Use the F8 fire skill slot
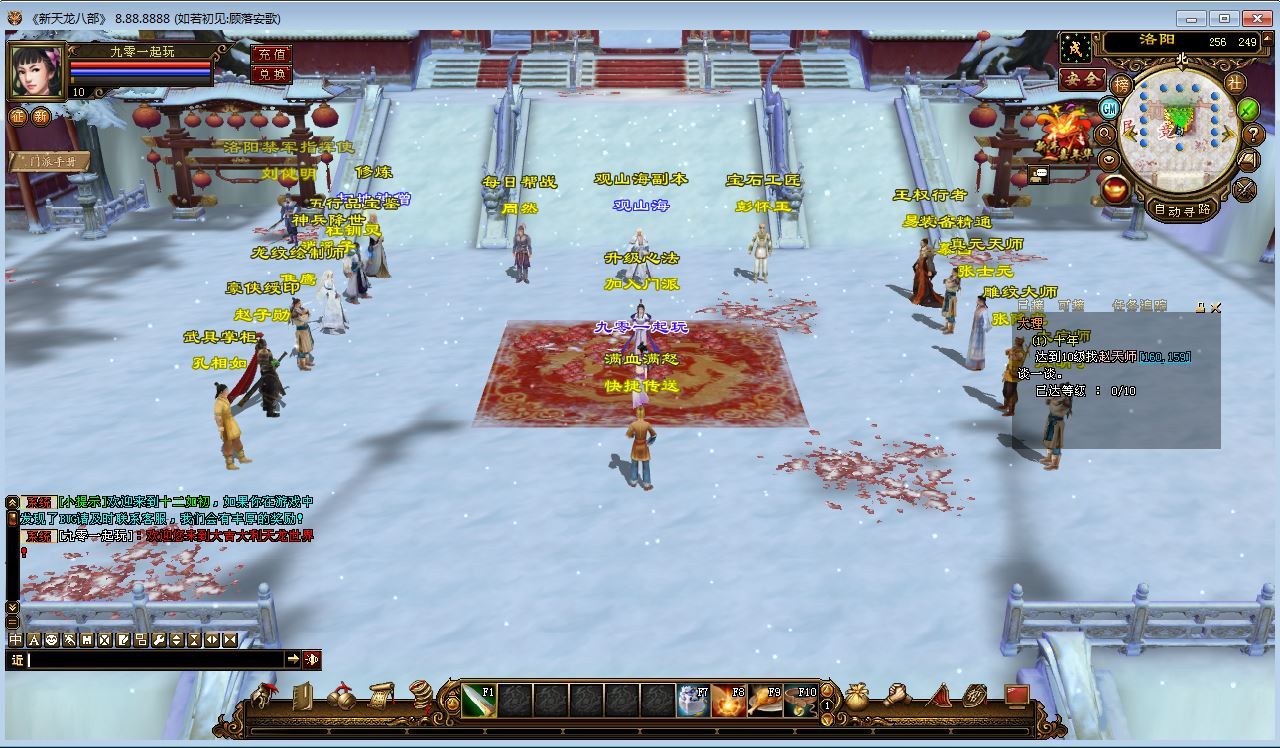Screen dimensions: 1280x748 pos(729,701)
